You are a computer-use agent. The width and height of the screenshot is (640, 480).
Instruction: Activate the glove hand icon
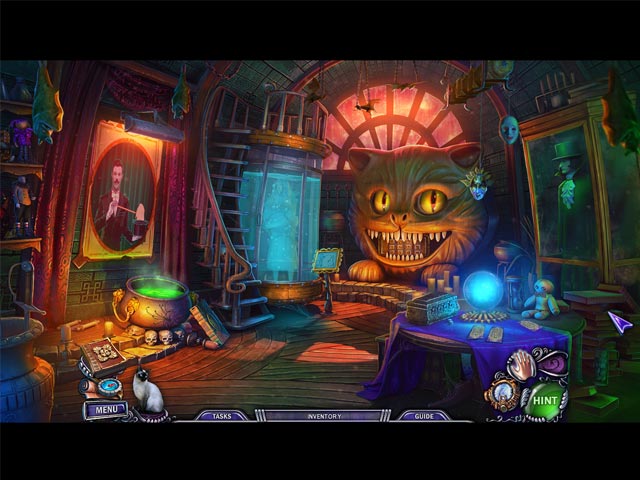521,366
